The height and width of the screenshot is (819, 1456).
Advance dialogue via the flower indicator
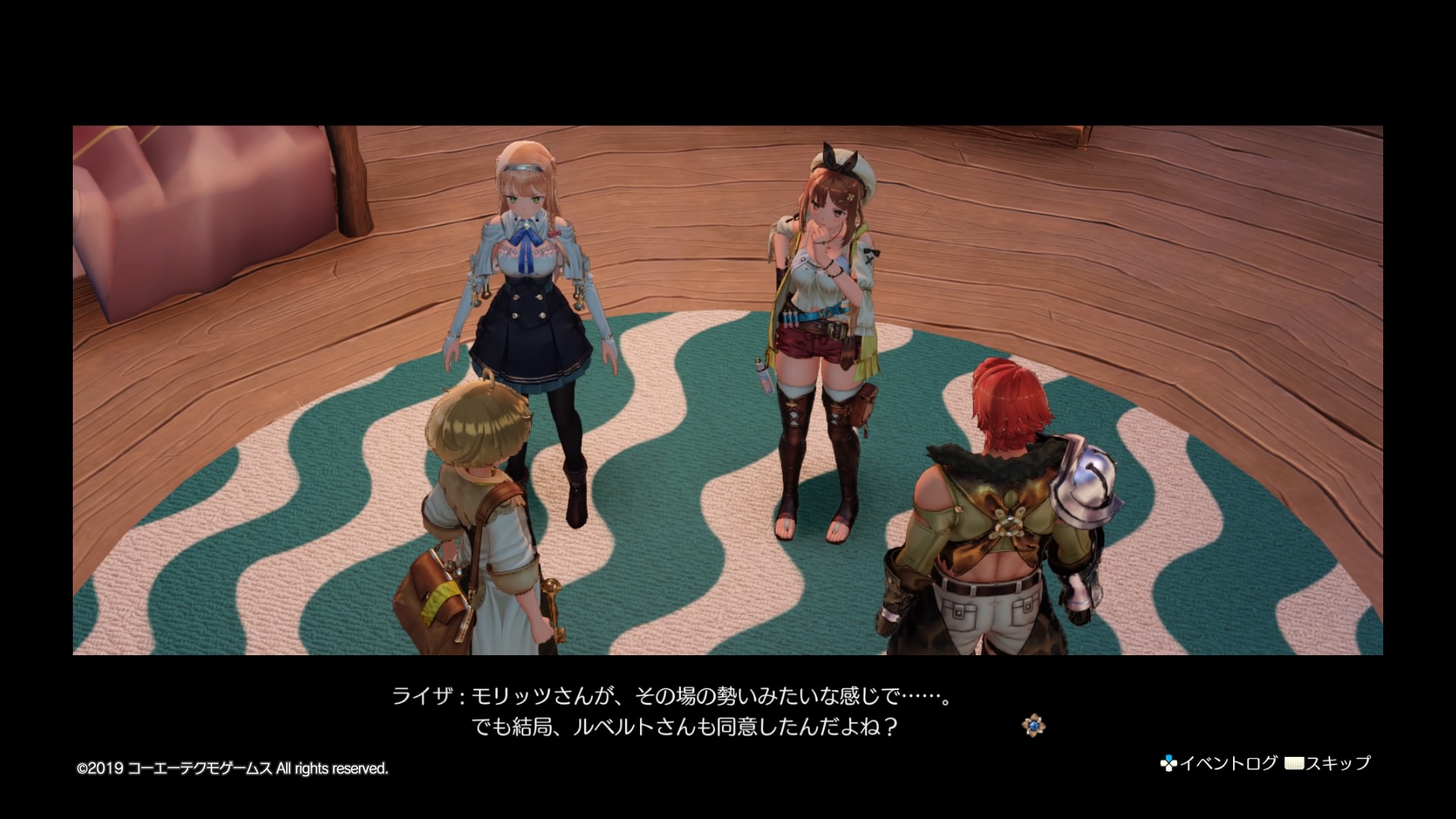(1033, 726)
